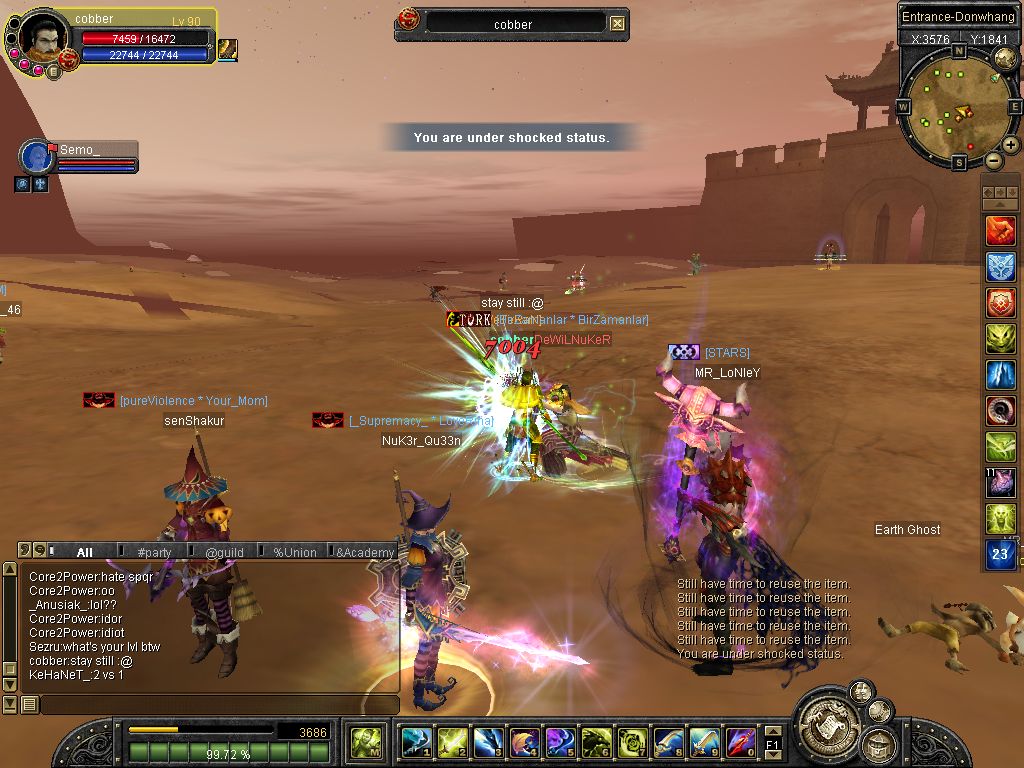
Task: Click the chat message input field
Action: tap(218, 705)
